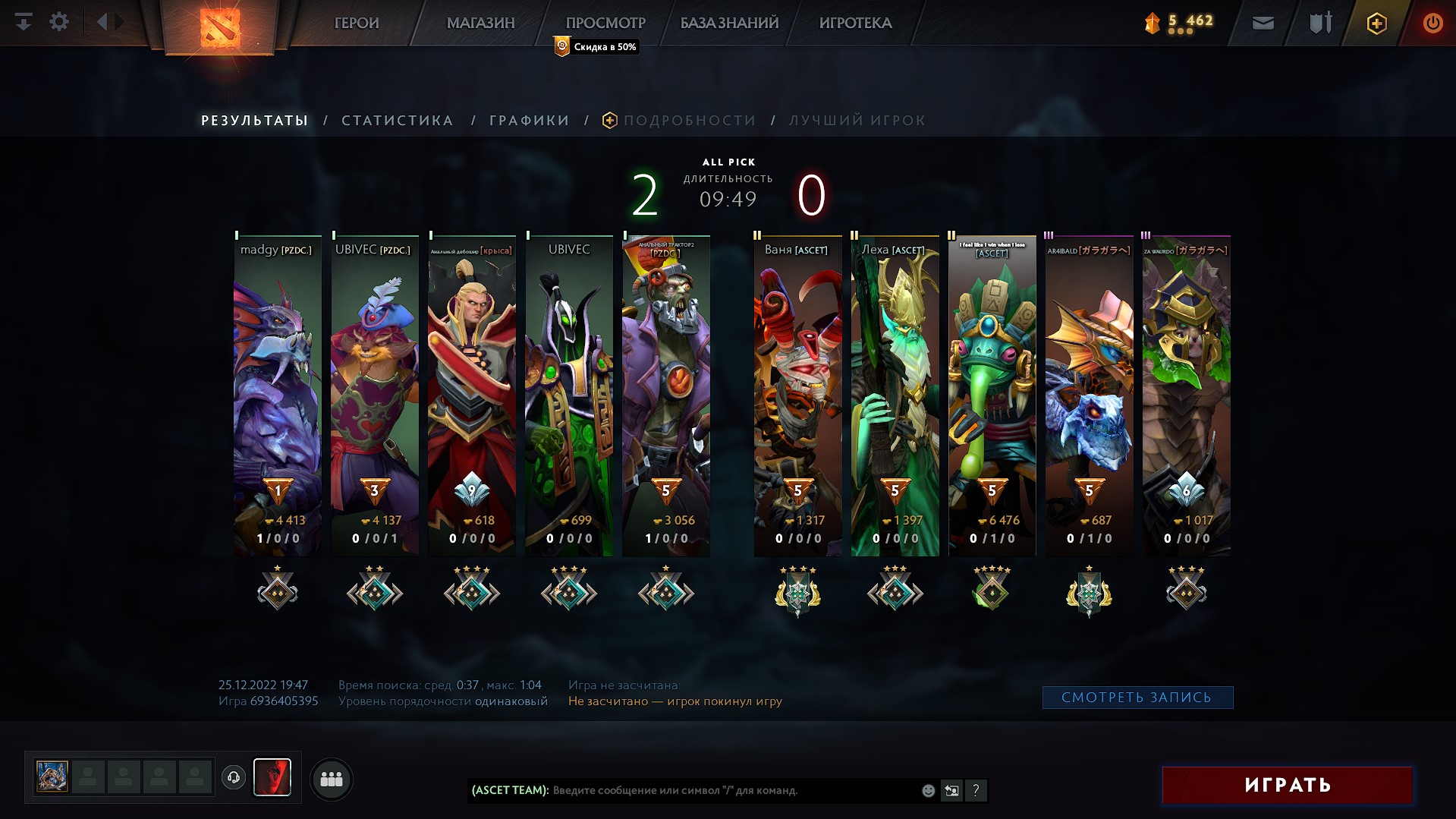
Task: Switch to the СТАТИСТИКА tab
Action: [x=398, y=120]
